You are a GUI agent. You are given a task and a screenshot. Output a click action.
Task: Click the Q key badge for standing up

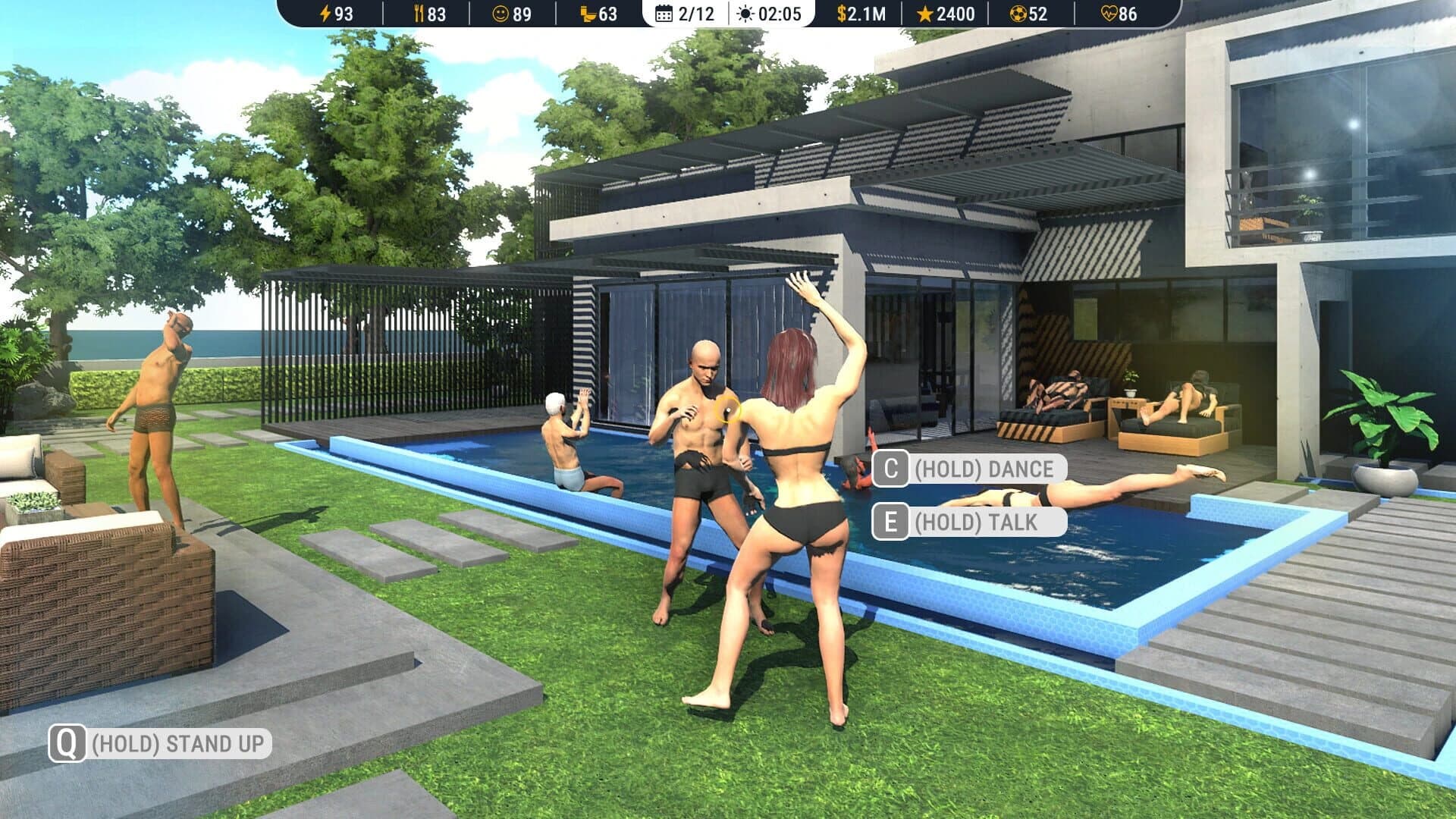[x=67, y=745]
